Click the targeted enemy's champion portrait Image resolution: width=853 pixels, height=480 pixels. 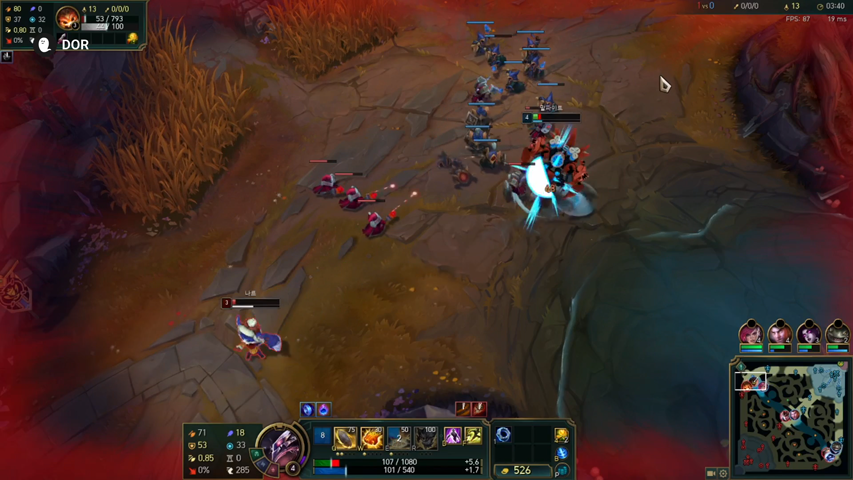coord(68,18)
